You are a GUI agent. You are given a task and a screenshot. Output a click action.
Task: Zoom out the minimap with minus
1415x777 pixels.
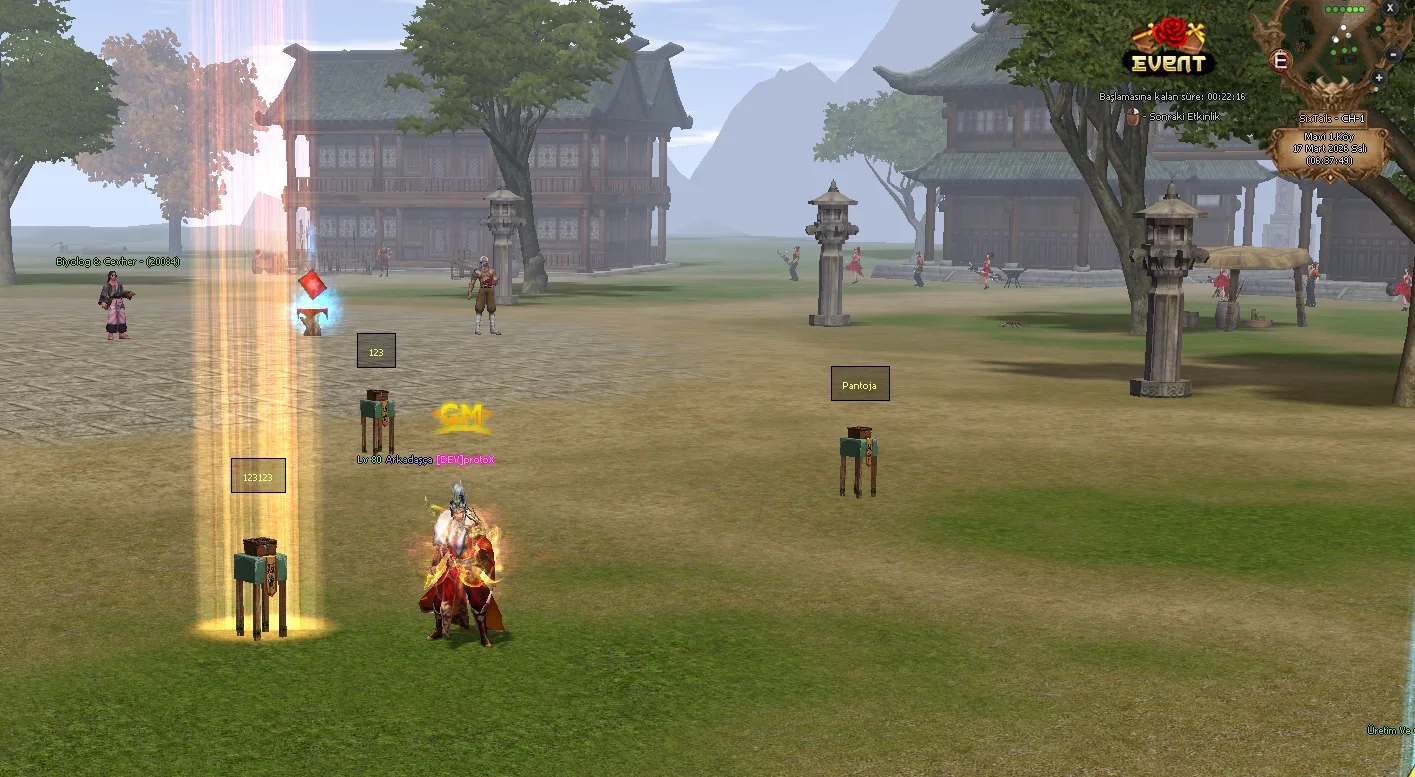click(x=1393, y=55)
